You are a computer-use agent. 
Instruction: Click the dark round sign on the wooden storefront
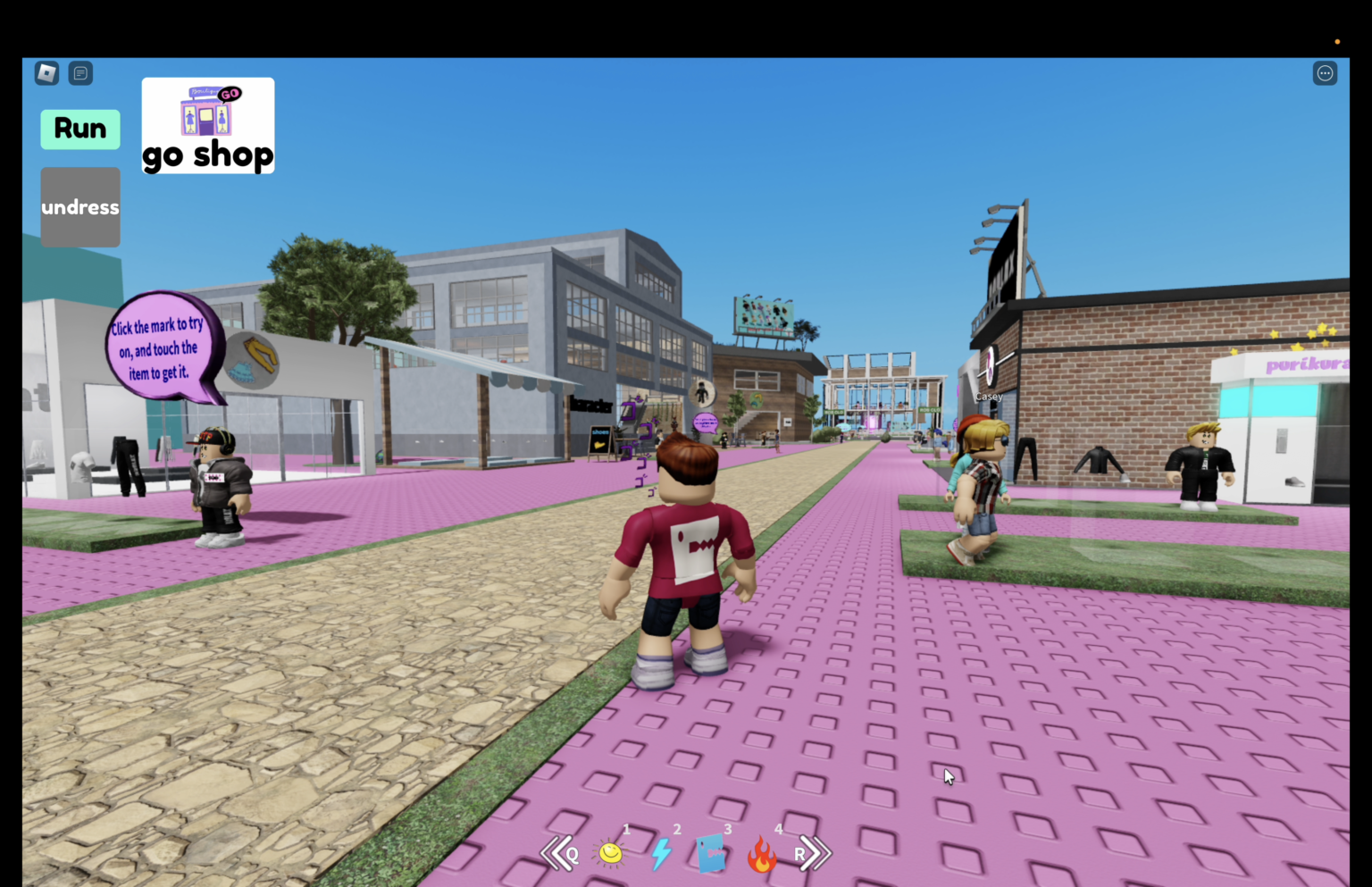(702, 393)
